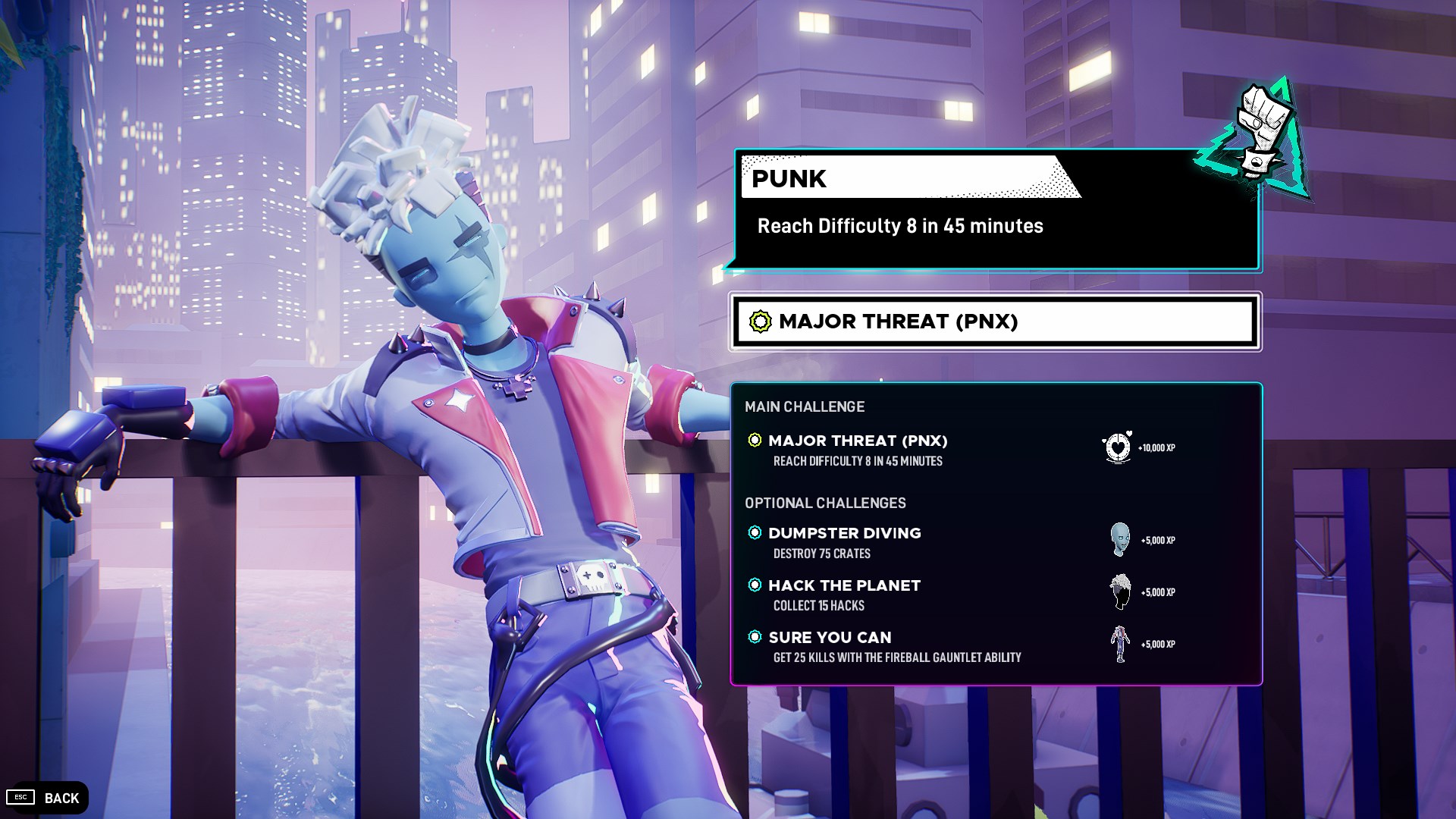1456x819 pixels.
Task: Open the Sure You Can challenge
Action: (830, 646)
